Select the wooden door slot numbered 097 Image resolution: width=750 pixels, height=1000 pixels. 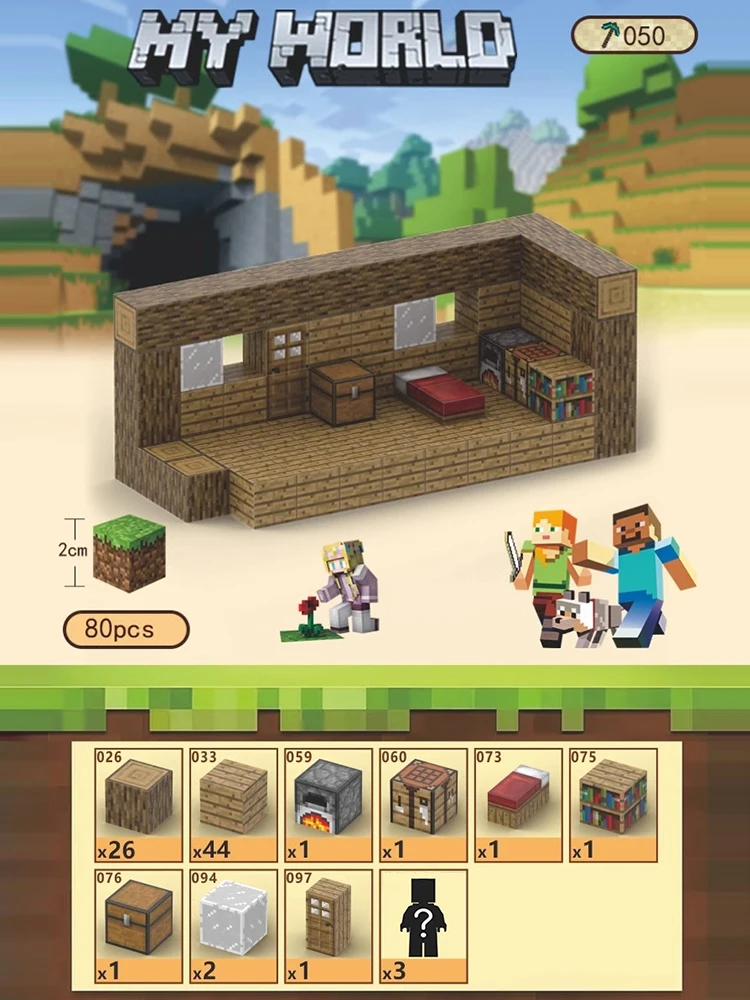(x=329, y=926)
